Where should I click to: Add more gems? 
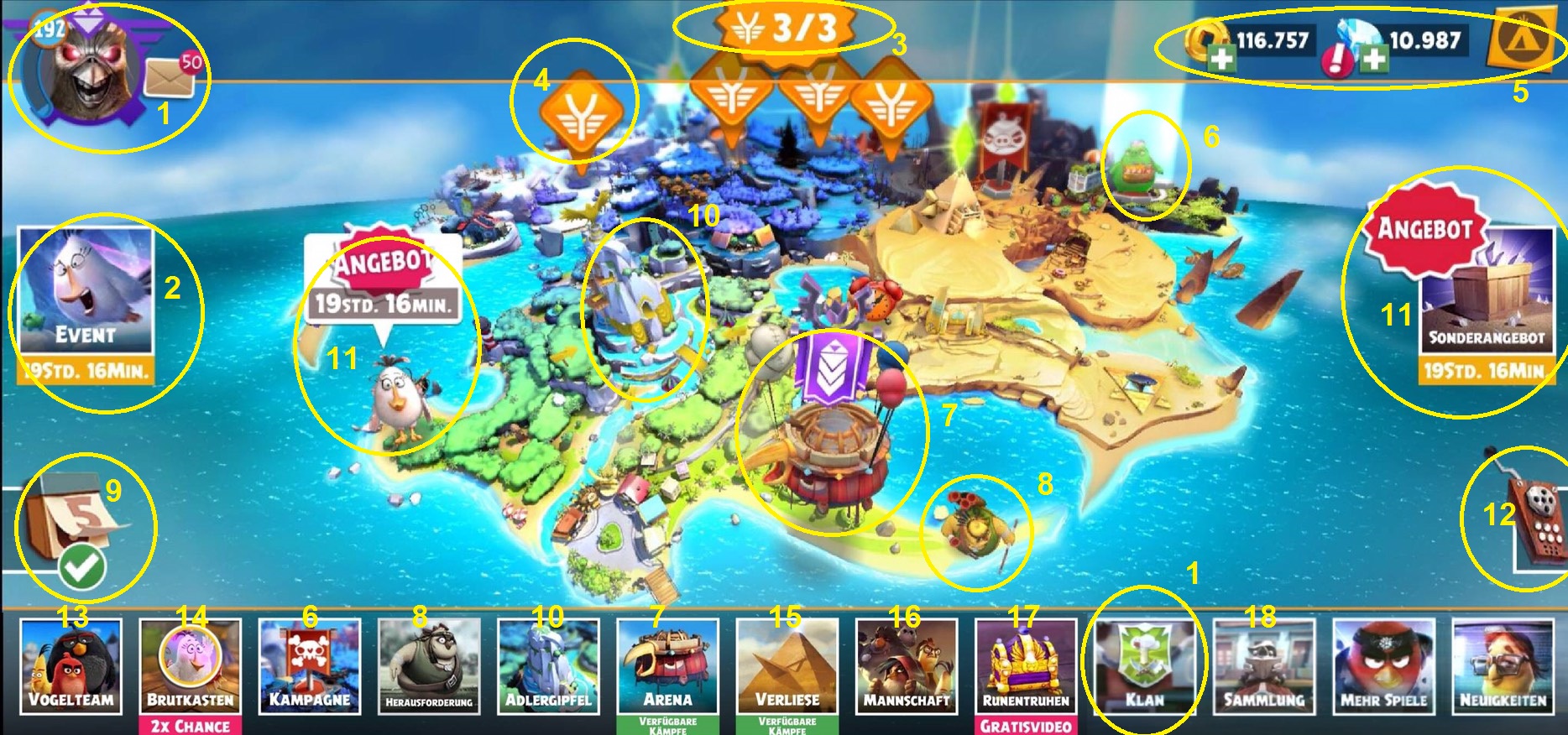click(1373, 59)
